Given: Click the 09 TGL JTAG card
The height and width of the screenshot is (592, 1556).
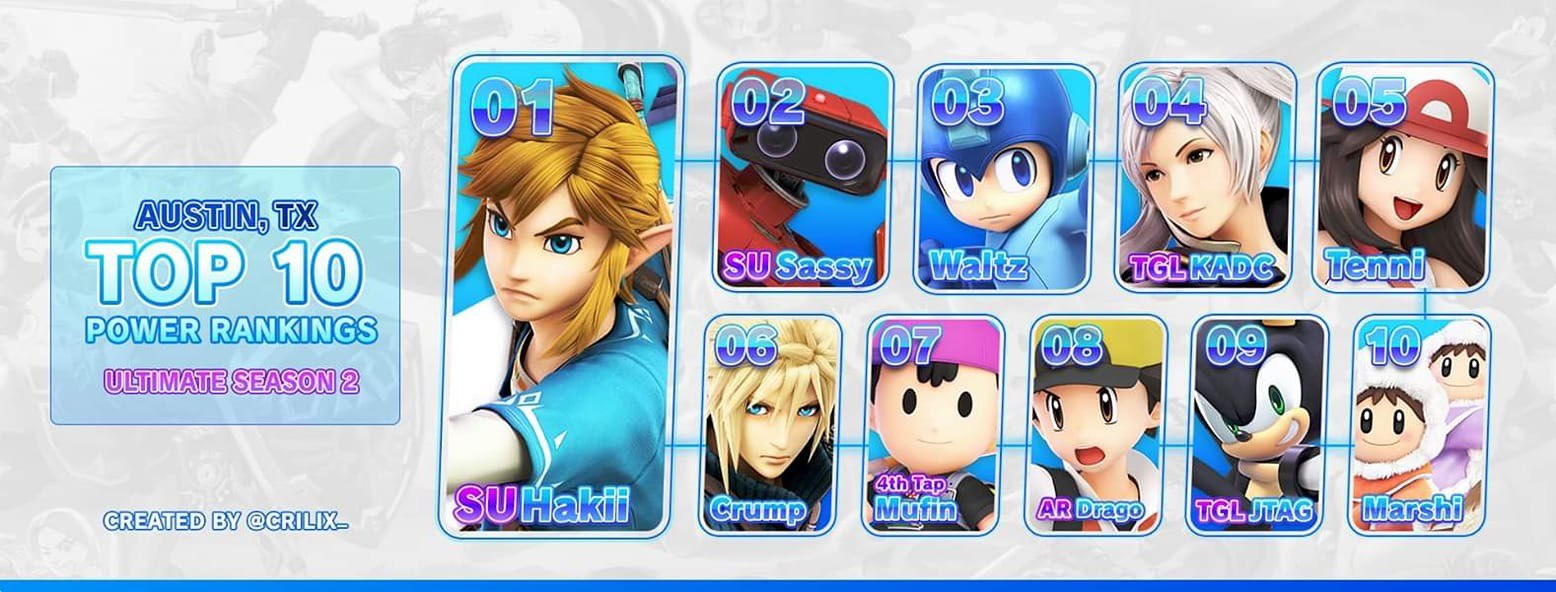Looking at the screenshot, I should [1257, 424].
